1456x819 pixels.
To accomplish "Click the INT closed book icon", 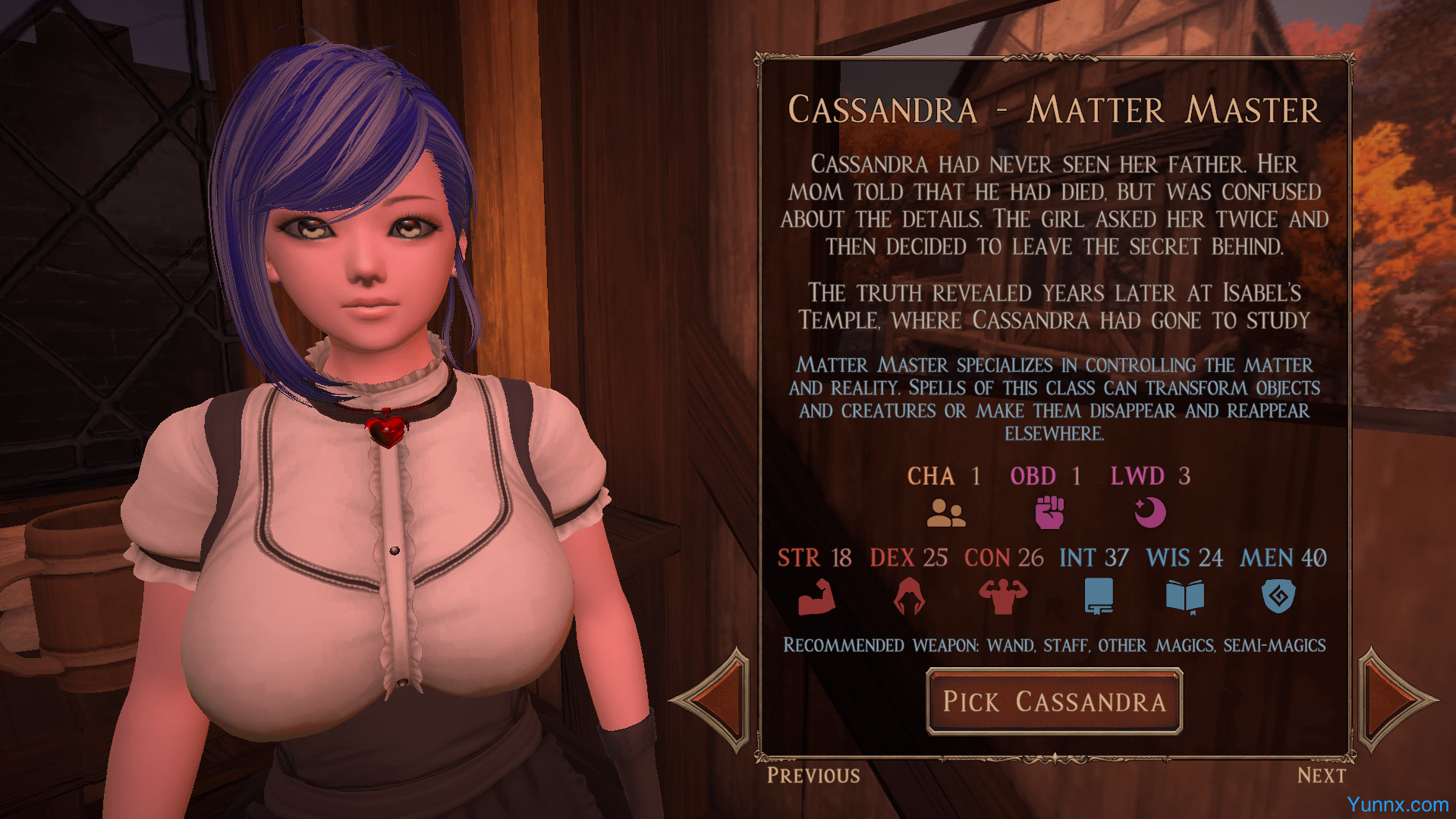I will click(x=1099, y=597).
